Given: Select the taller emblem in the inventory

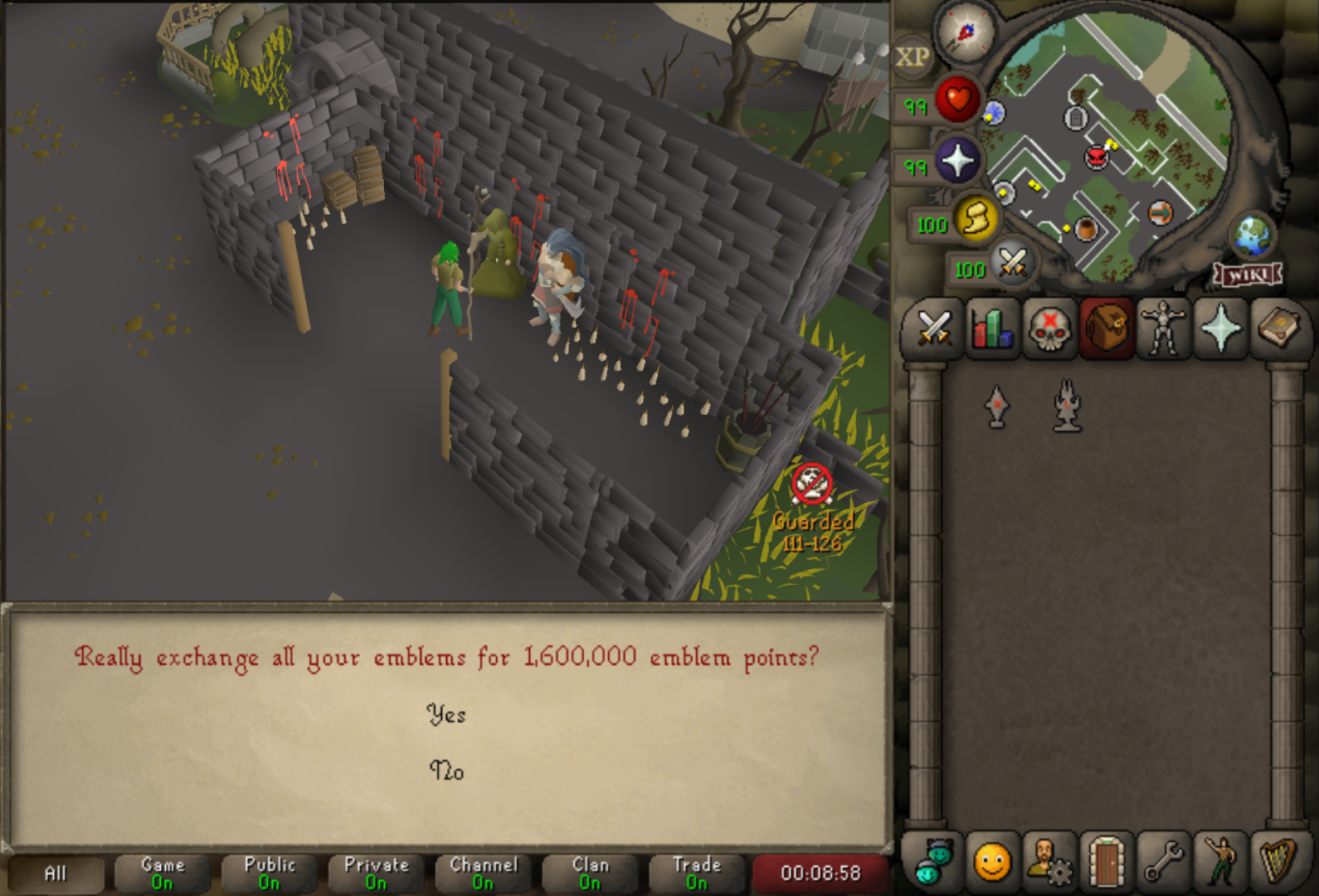Looking at the screenshot, I should pyautogui.click(x=1067, y=406).
